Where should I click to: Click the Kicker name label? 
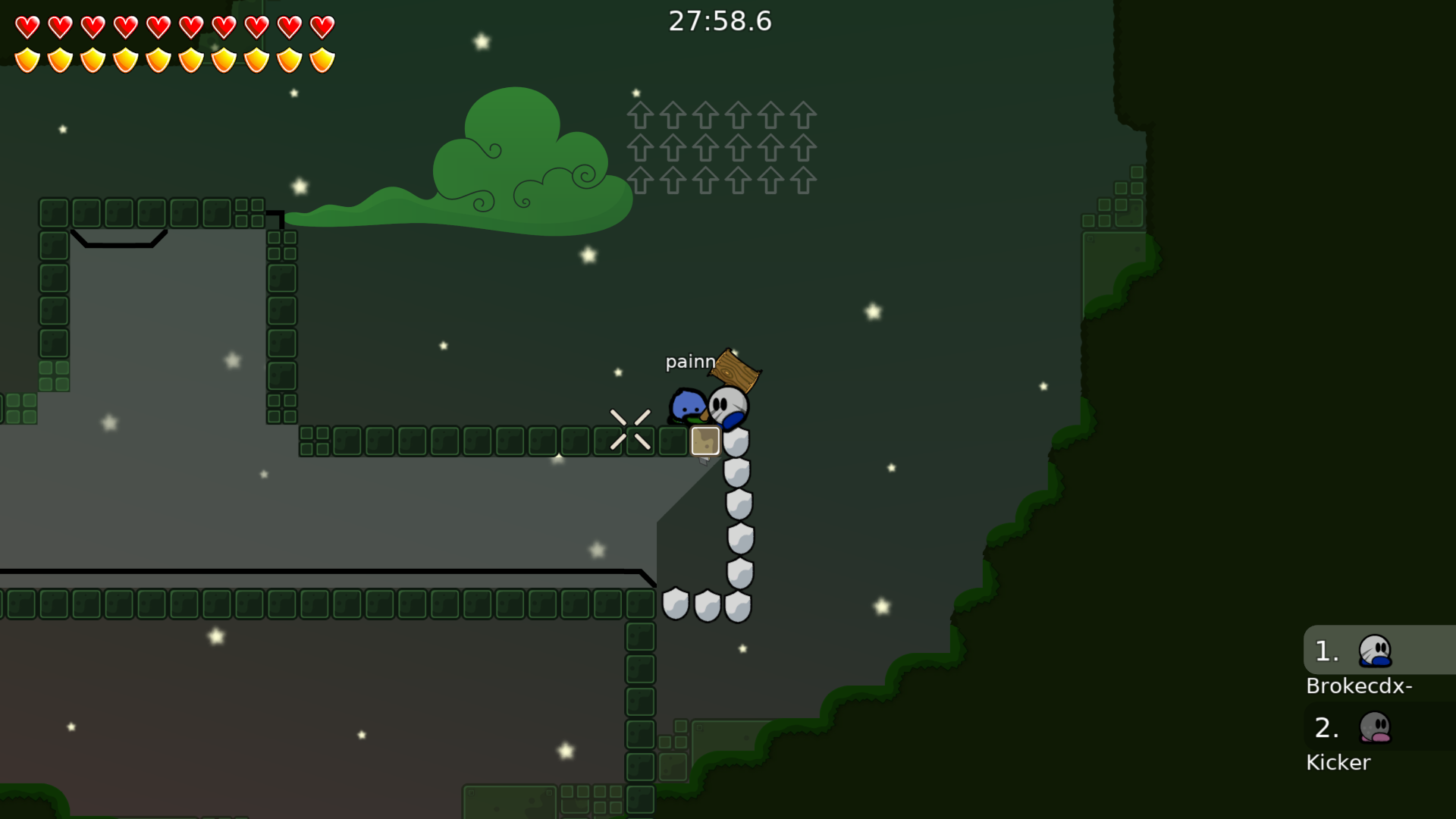[1338, 762]
